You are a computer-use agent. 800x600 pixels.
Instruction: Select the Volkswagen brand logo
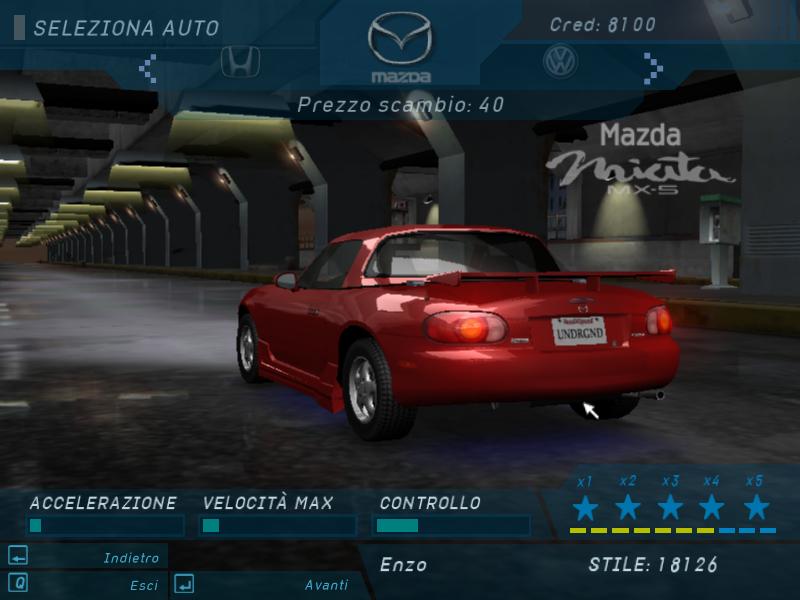click(x=560, y=62)
